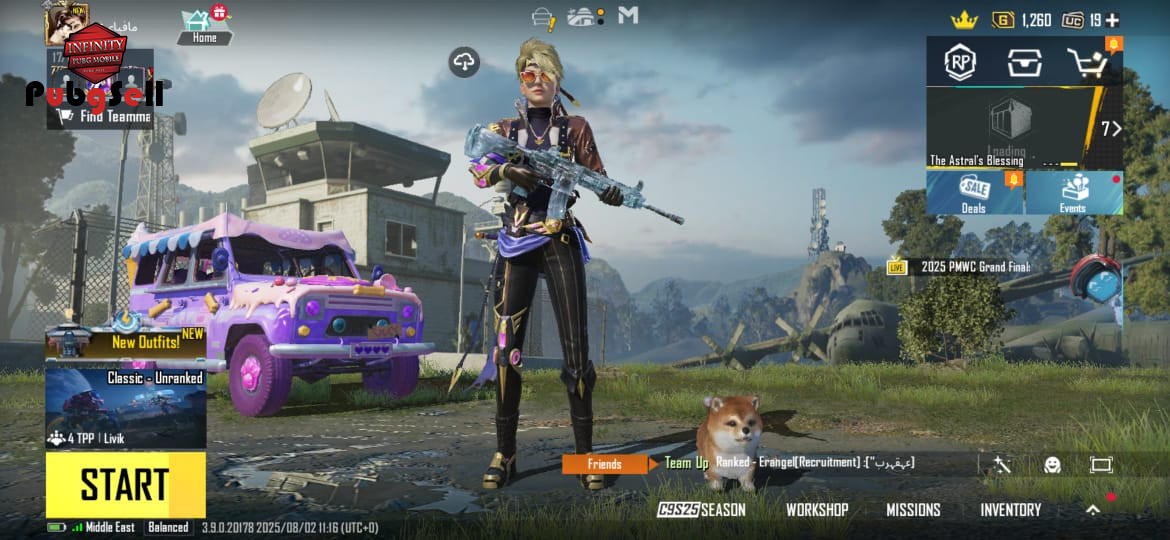
Task: Open the Royale Pass (RP) menu
Action: point(960,63)
